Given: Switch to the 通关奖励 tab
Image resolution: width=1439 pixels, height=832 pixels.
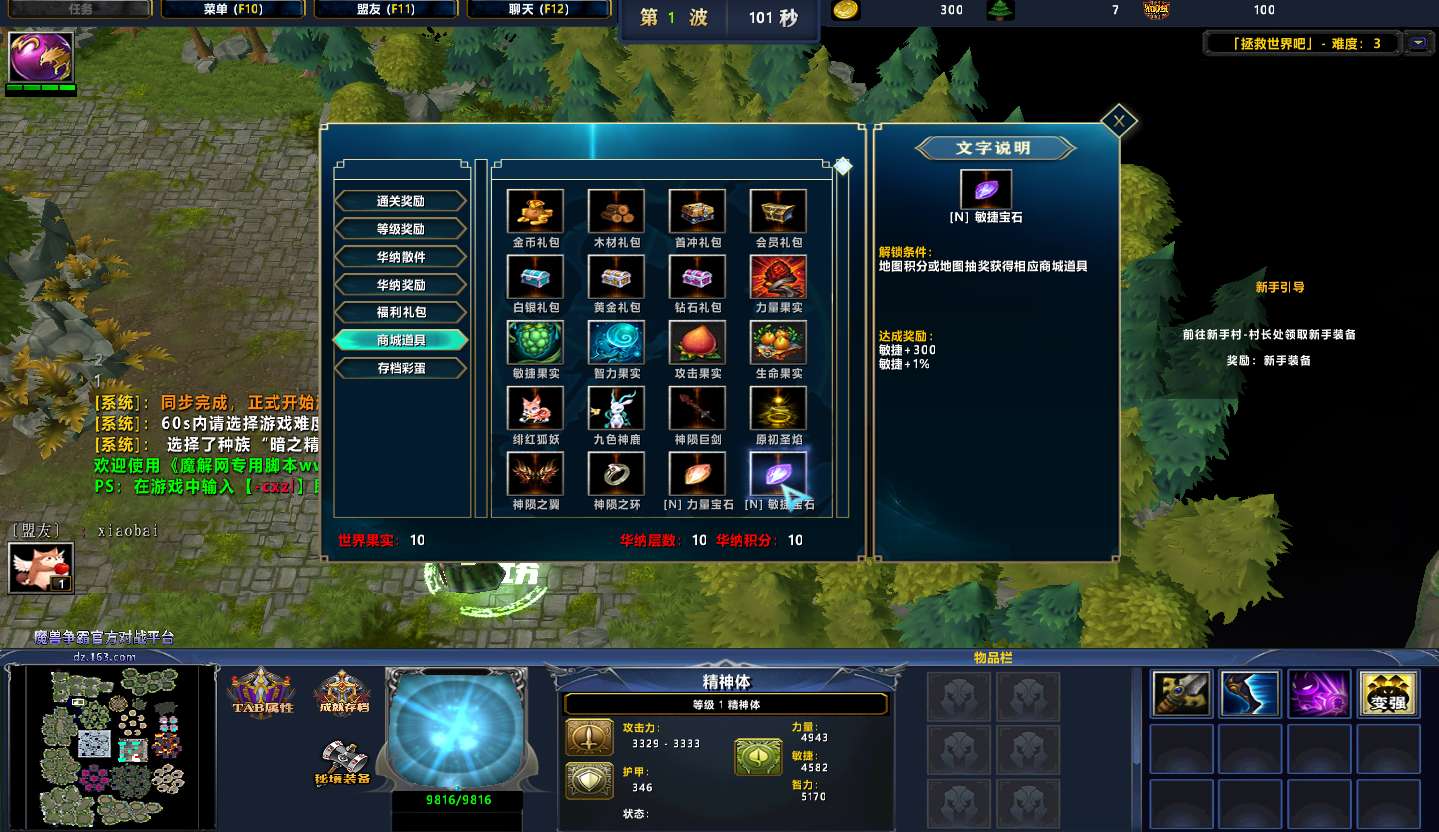Looking at the screenshot, I should pyautogui.click(x=400, y=201).
